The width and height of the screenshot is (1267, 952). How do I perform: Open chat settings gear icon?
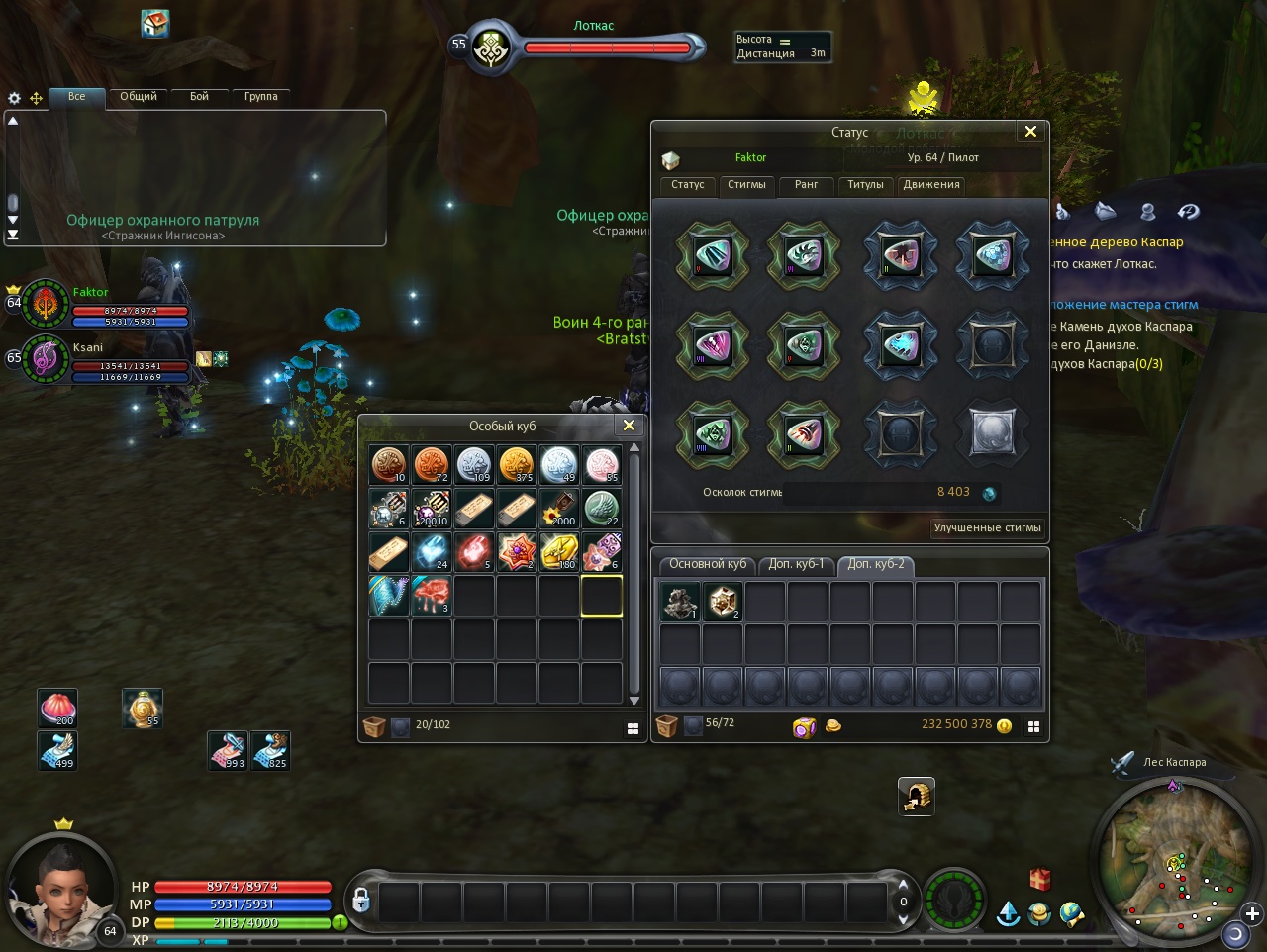(14, 98)
